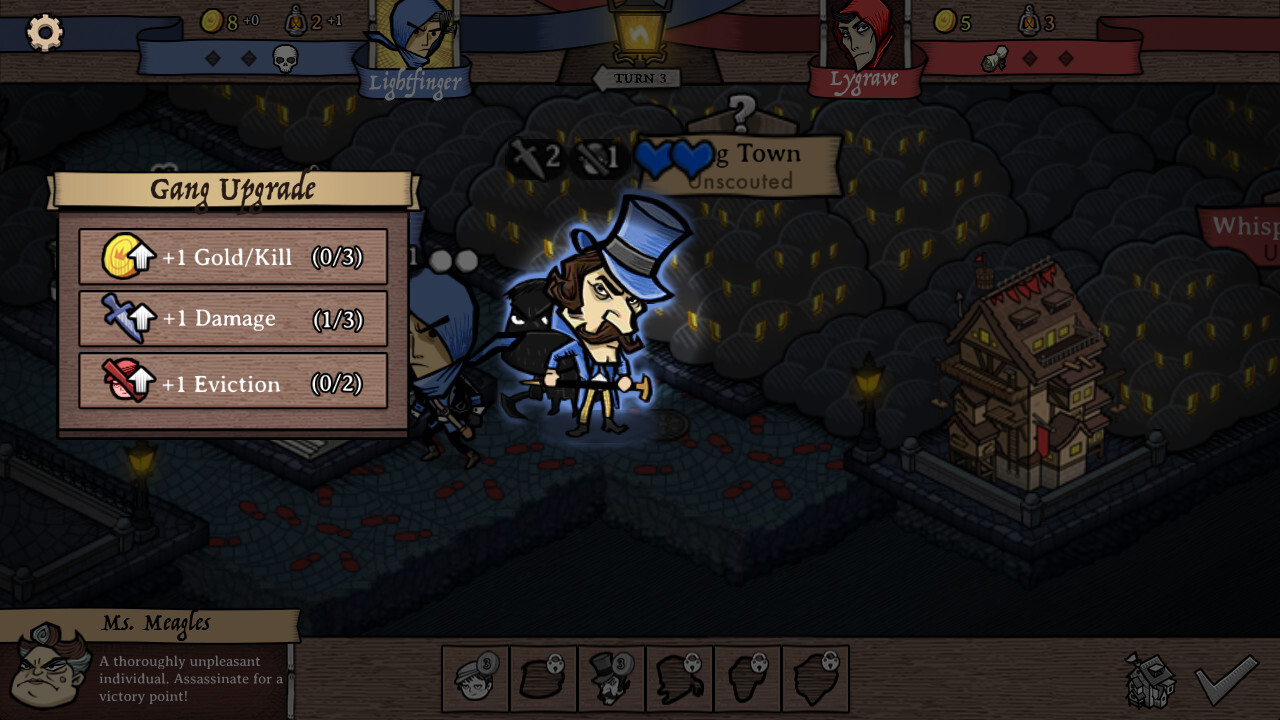Image resolution: width=1280 pixels, height=720 pixels.
Task: Click the Turn 3 banner
Action: [641, 77]
